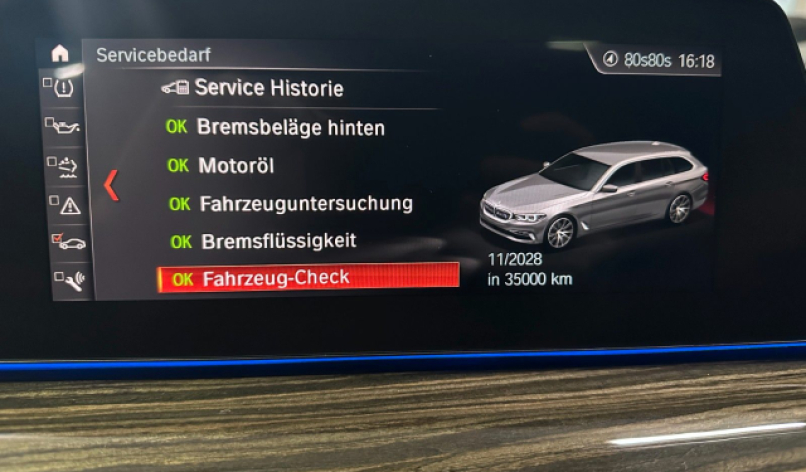Screen dimensions: 806x472
Task: Click the red back arrow
Action: (112, 185)
